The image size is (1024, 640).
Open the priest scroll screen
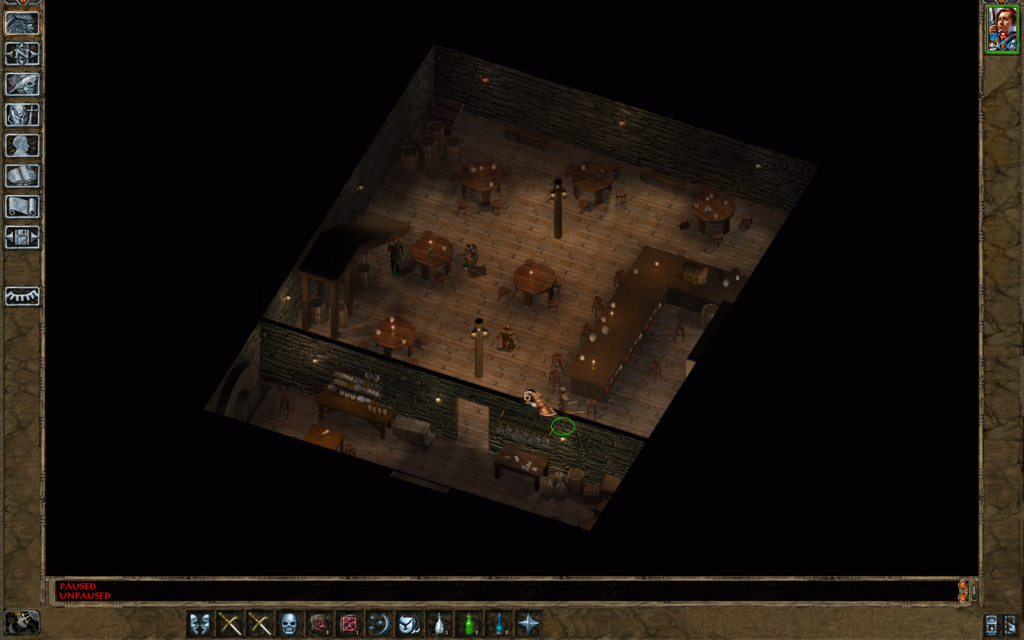[22, 206]
